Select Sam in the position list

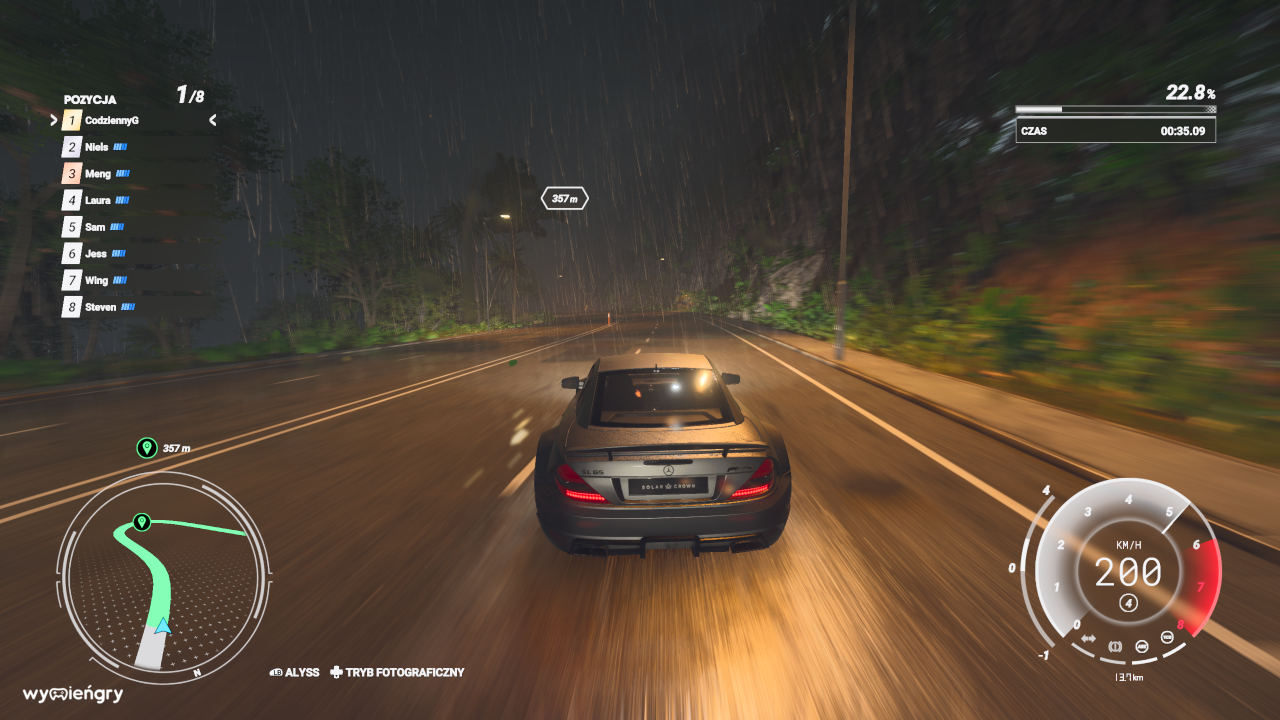(95, 227)
